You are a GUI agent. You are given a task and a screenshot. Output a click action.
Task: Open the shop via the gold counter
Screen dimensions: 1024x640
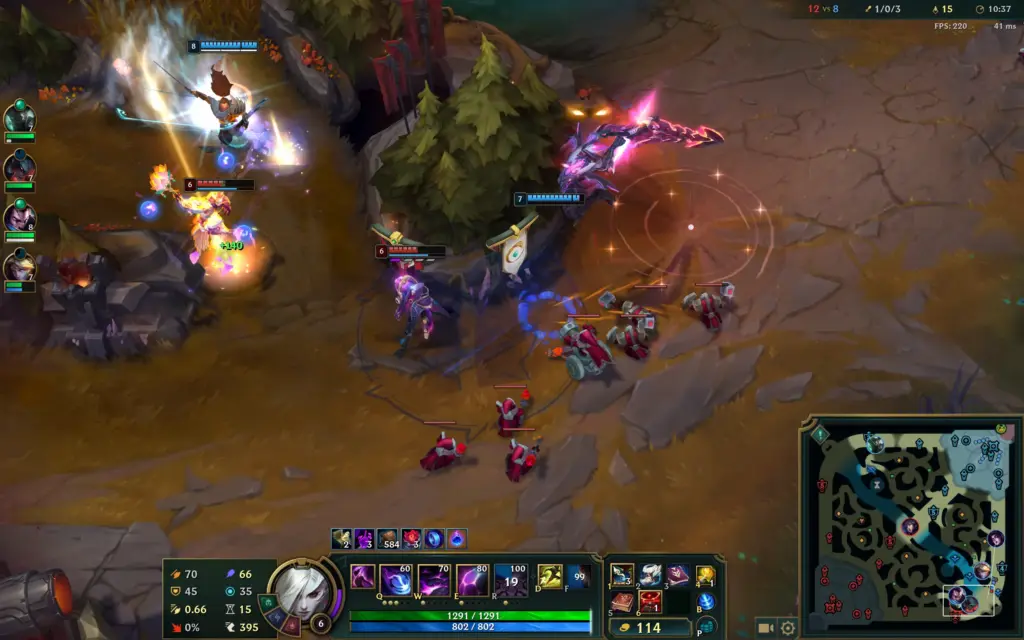(650, 628)
